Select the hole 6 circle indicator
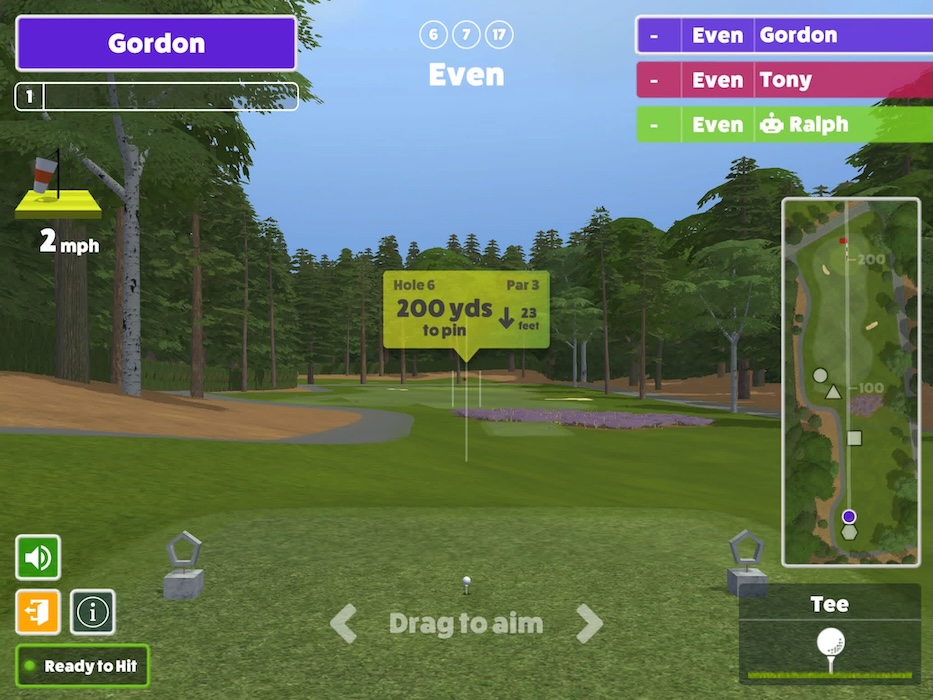Image resolution: width=933 pixels, height=700 pixels. point(433,36)
